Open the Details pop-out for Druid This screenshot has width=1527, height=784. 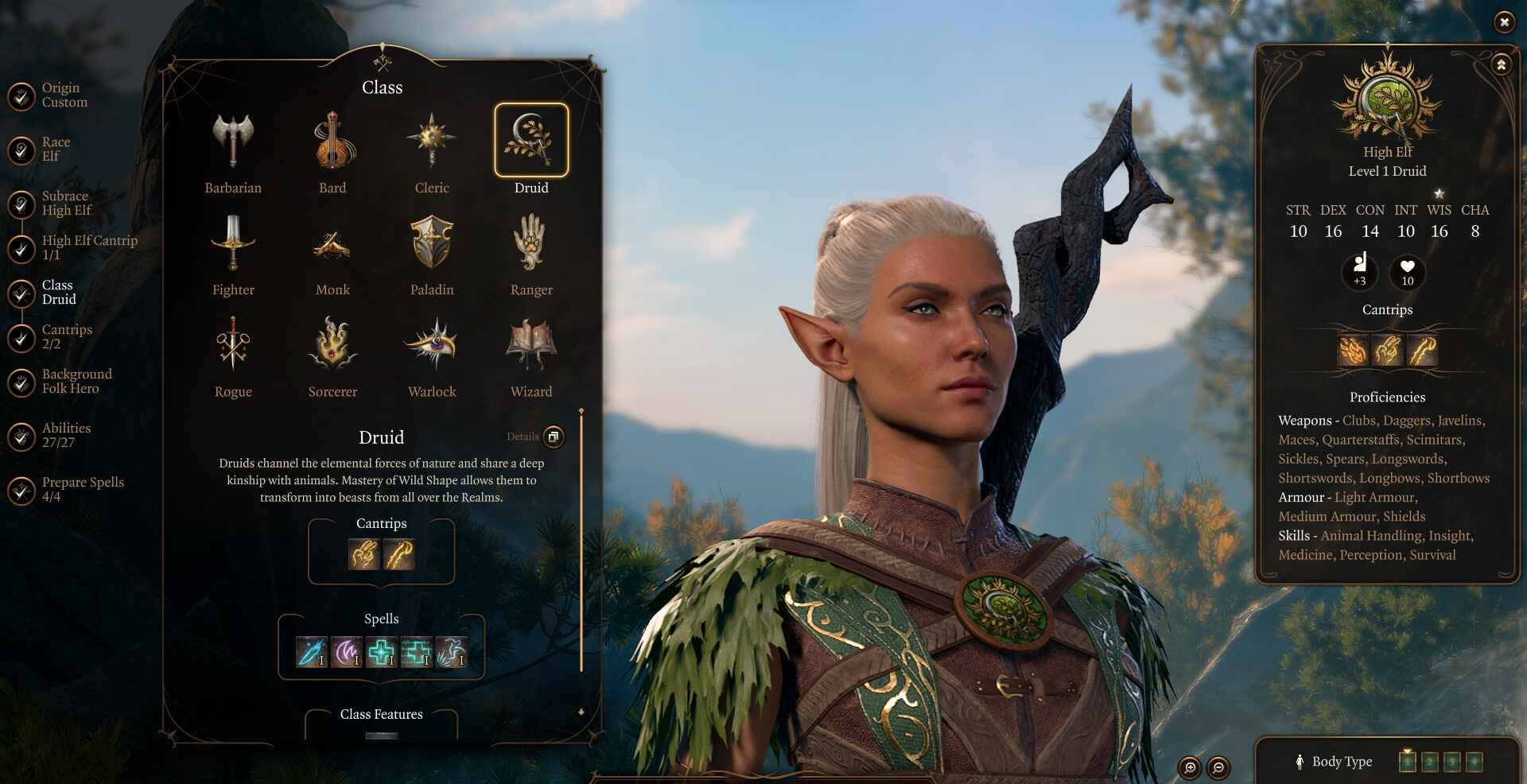553,437
